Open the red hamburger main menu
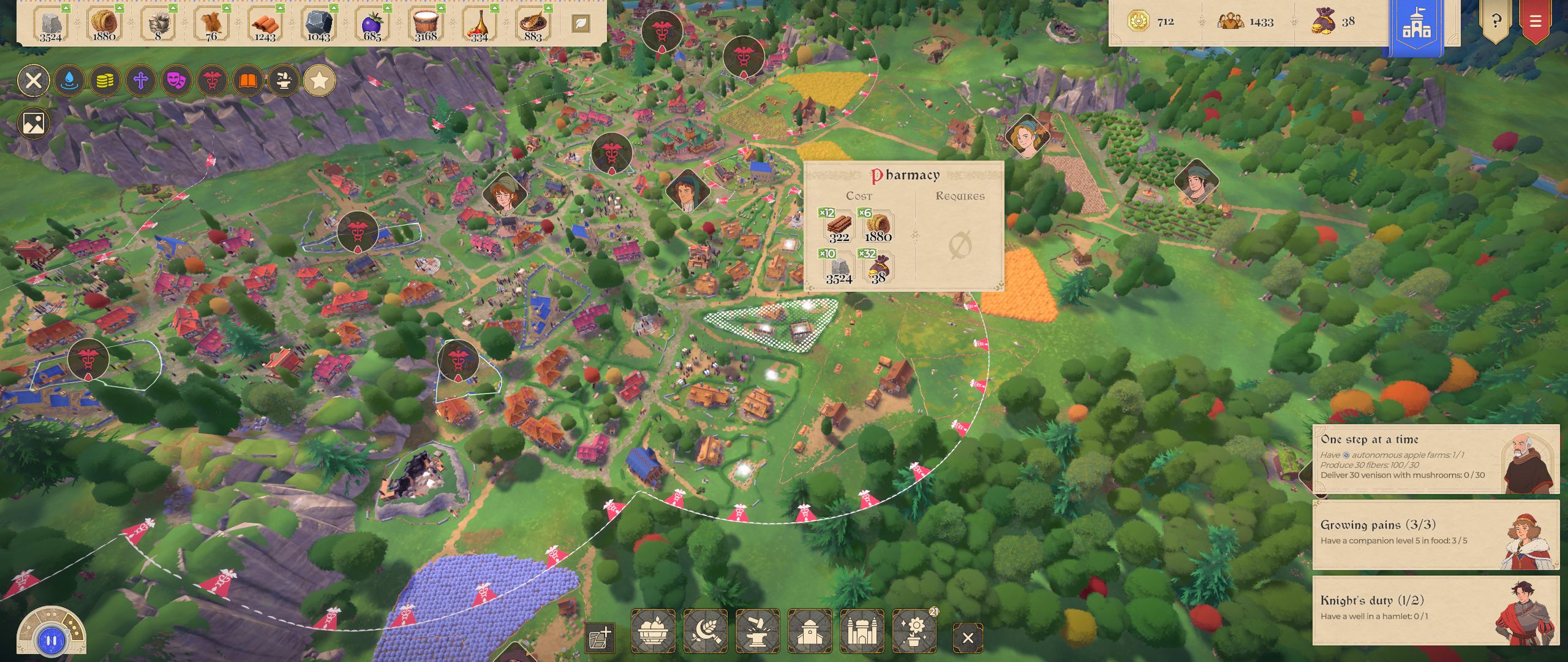 click(1535, 22)
